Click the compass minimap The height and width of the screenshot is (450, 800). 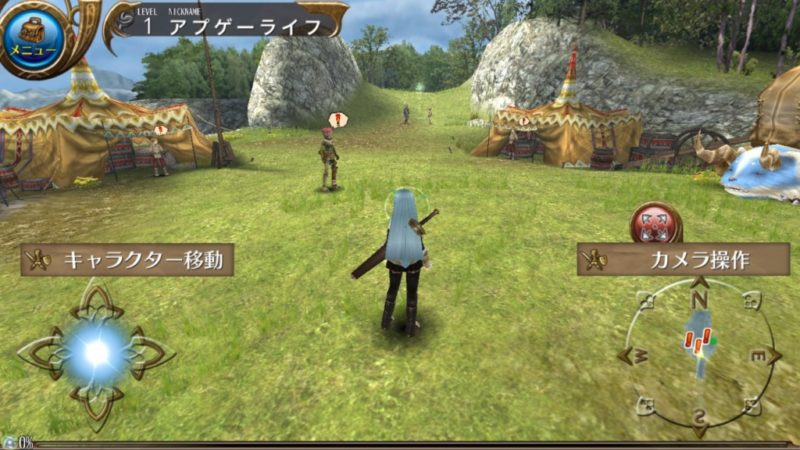tap(699, 357)
